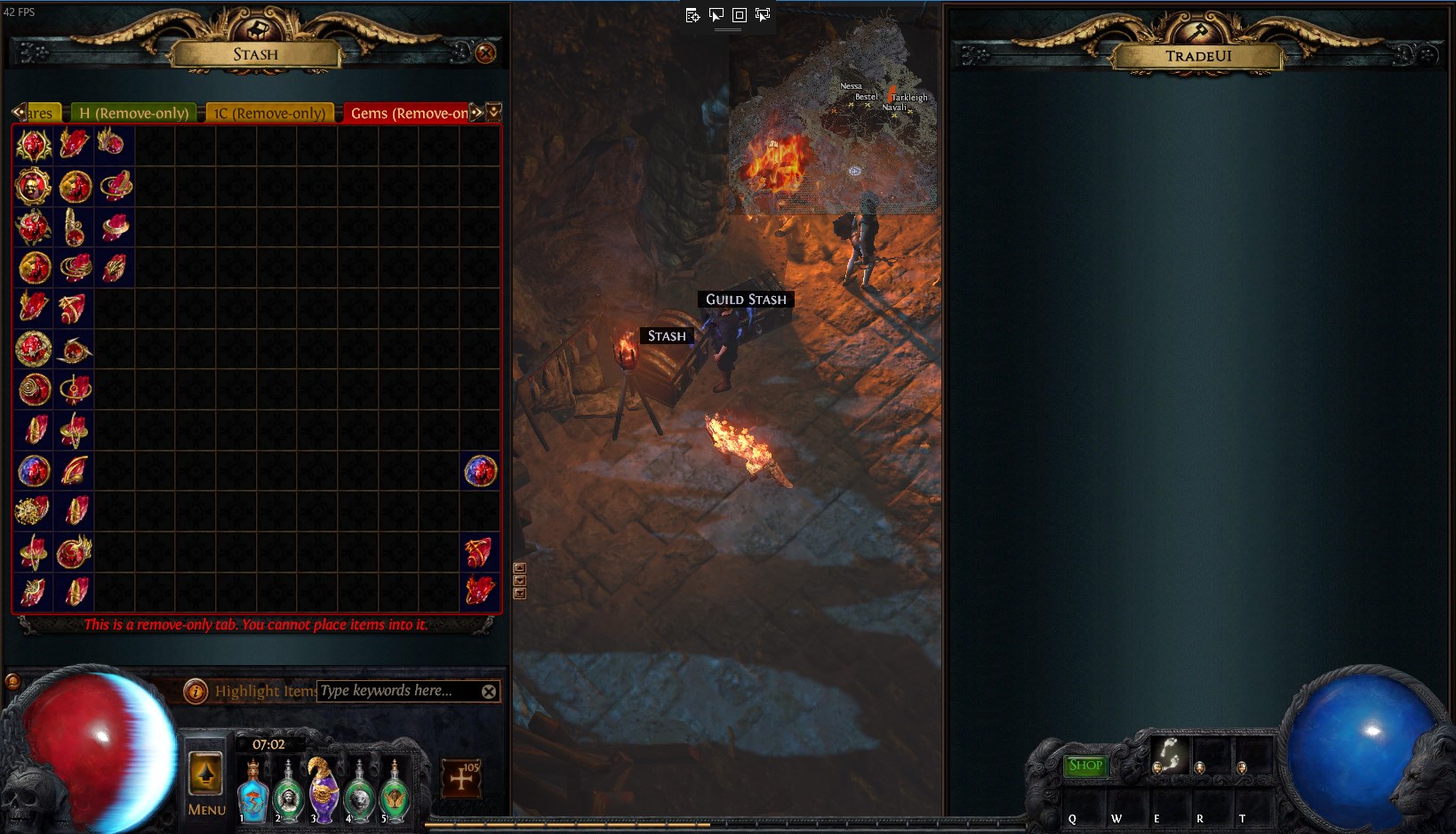Open the stash tab list dropdown
This screenshot has width=1456, height=834.
tap(494, 111)
